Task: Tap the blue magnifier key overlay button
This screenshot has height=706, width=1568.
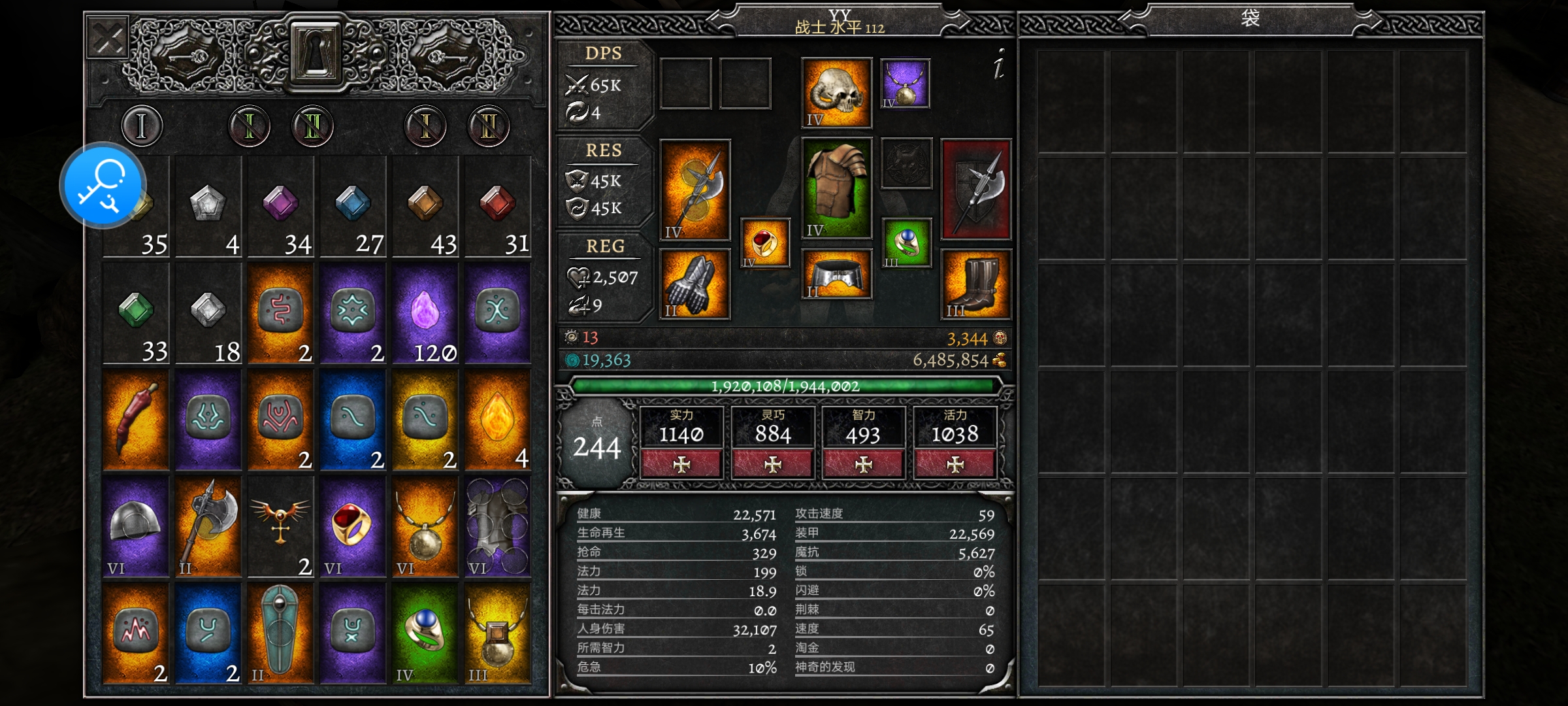Action: pos(103,185)
